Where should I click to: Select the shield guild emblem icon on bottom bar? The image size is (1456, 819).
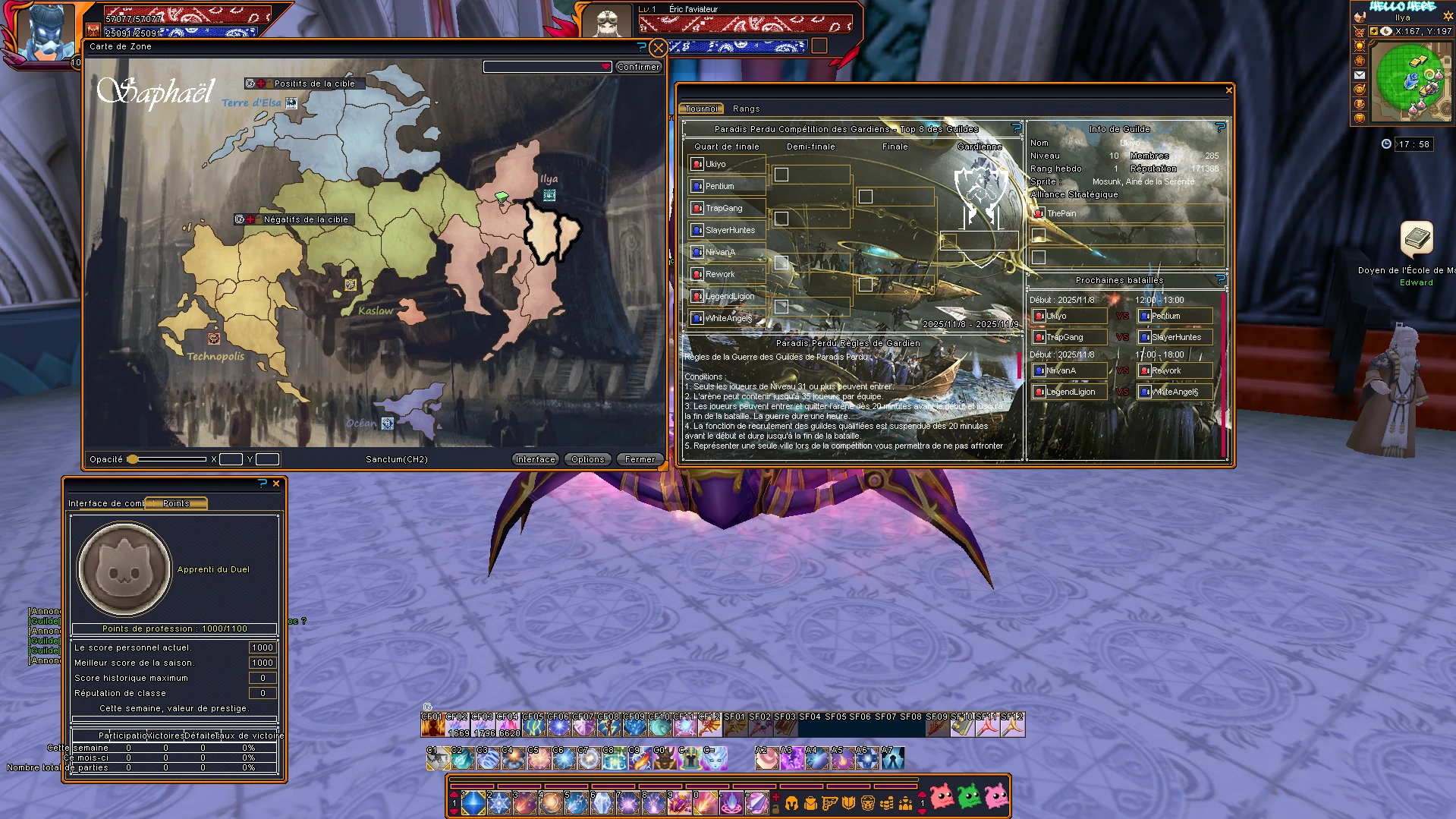coord(848,802)
